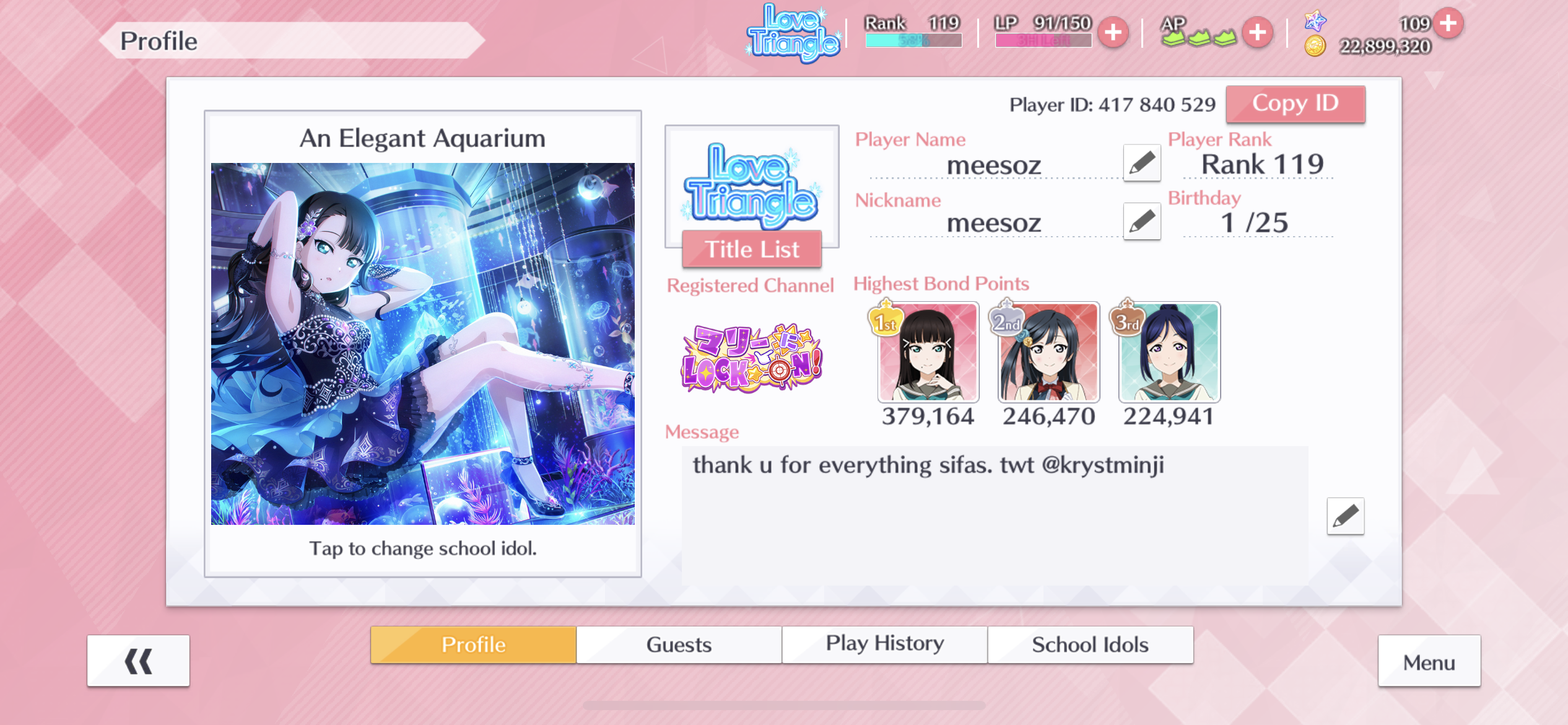This screenshot has height=725, width=1568.
Task: Open the Play History tab
Action: pyautogui.click(x=884, y=644)
